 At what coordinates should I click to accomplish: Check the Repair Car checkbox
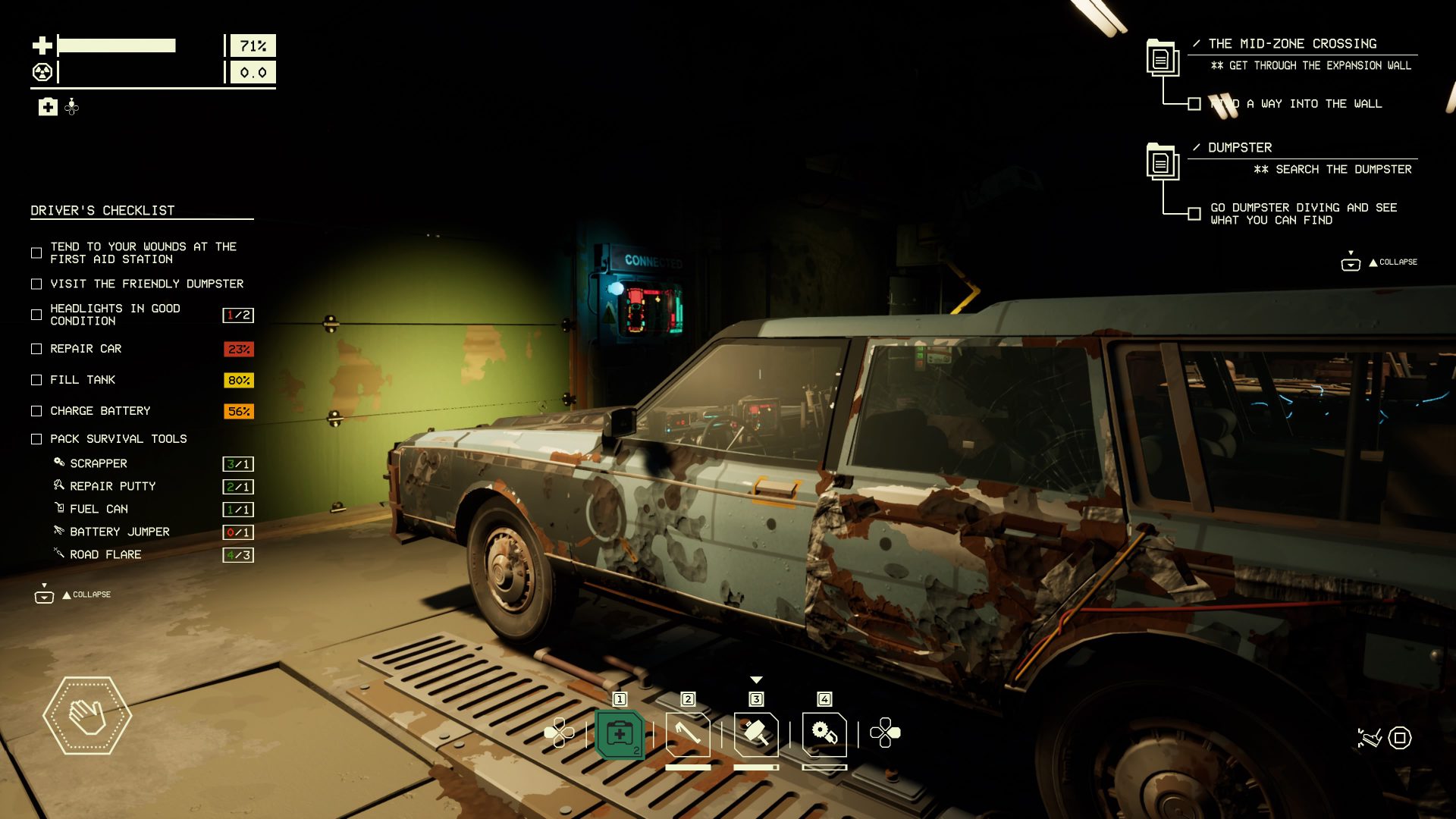click(x=35, y=349)
